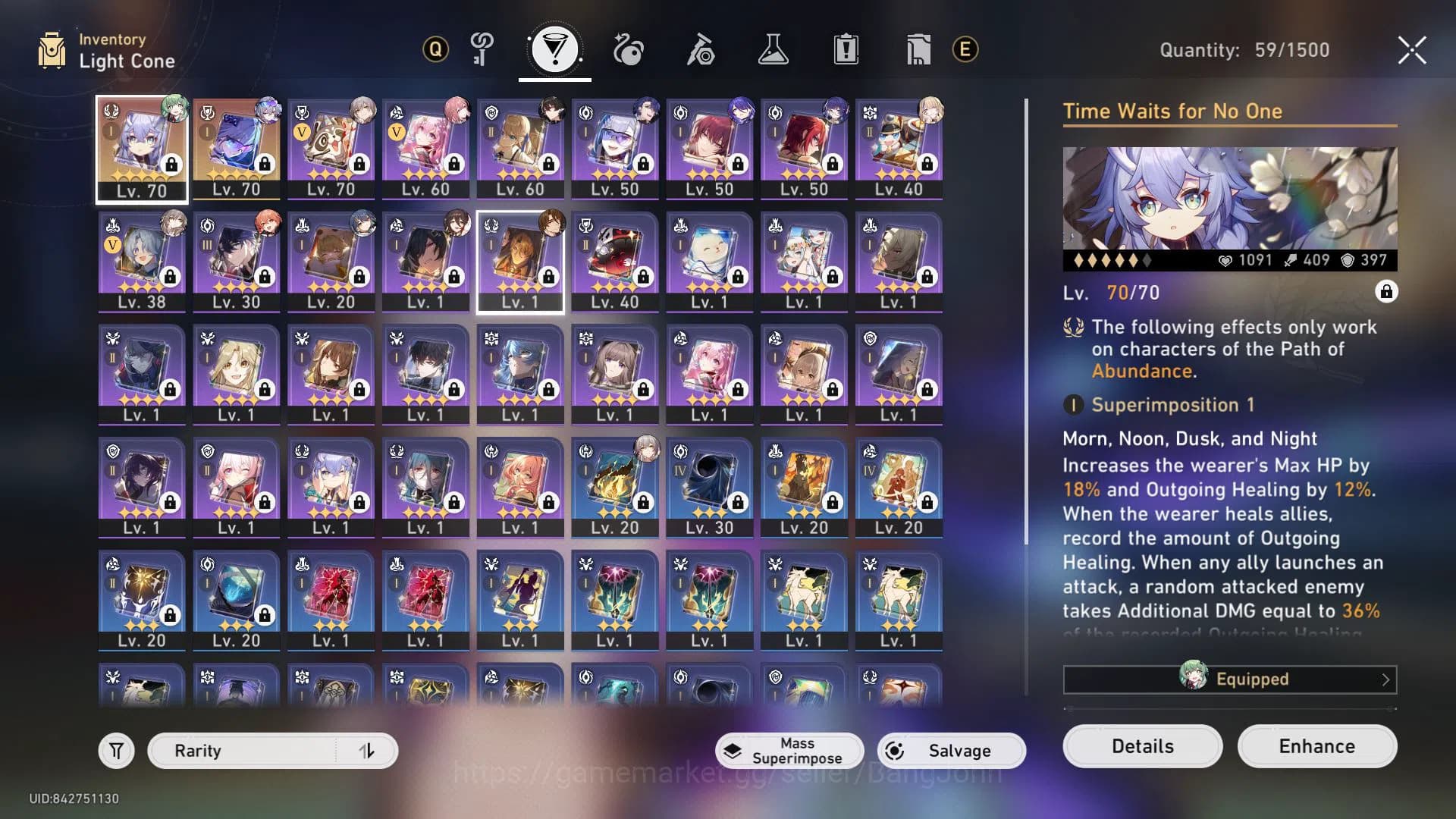Image resolution: width=1456 pixels, height=819 pixels.
Task: Open the Consumables flask inventory category
Action: click(x=773, y=49)
